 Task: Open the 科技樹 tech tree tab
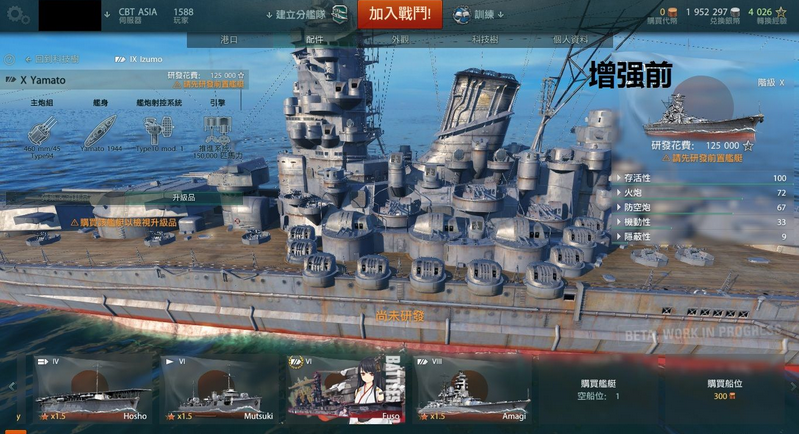point(485,39)
